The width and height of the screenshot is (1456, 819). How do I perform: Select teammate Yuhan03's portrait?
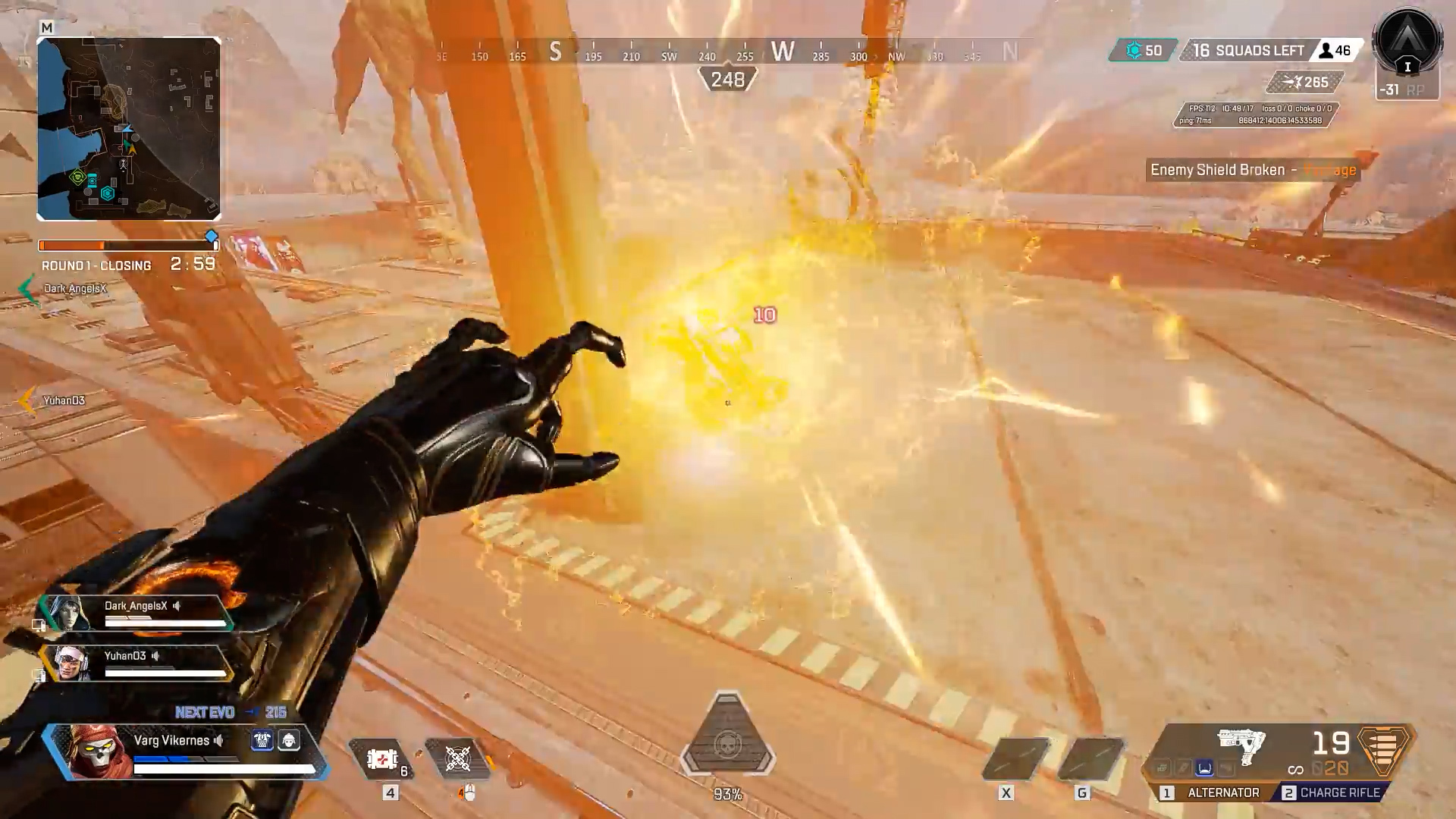(71, 664)
